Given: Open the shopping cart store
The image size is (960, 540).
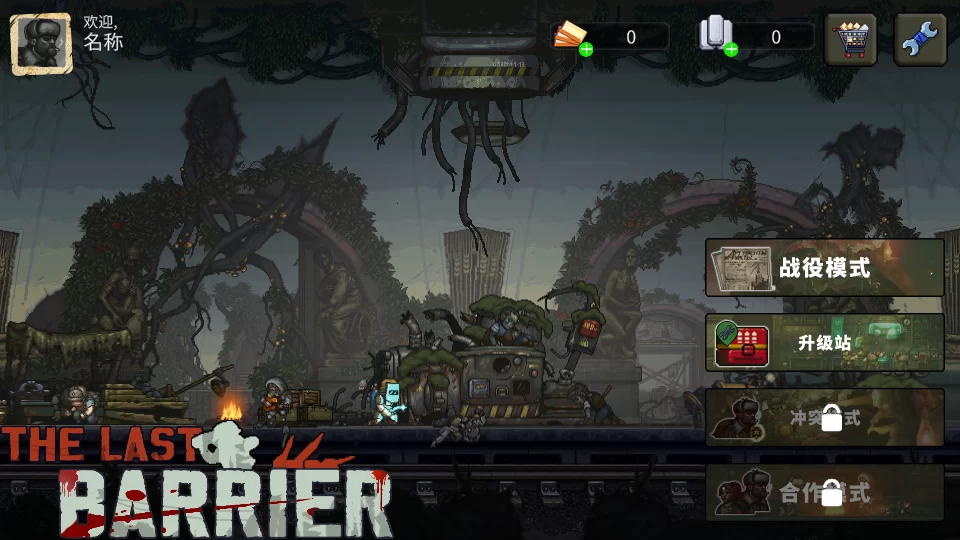Looking at the screenshot, I should coord(851,40).
